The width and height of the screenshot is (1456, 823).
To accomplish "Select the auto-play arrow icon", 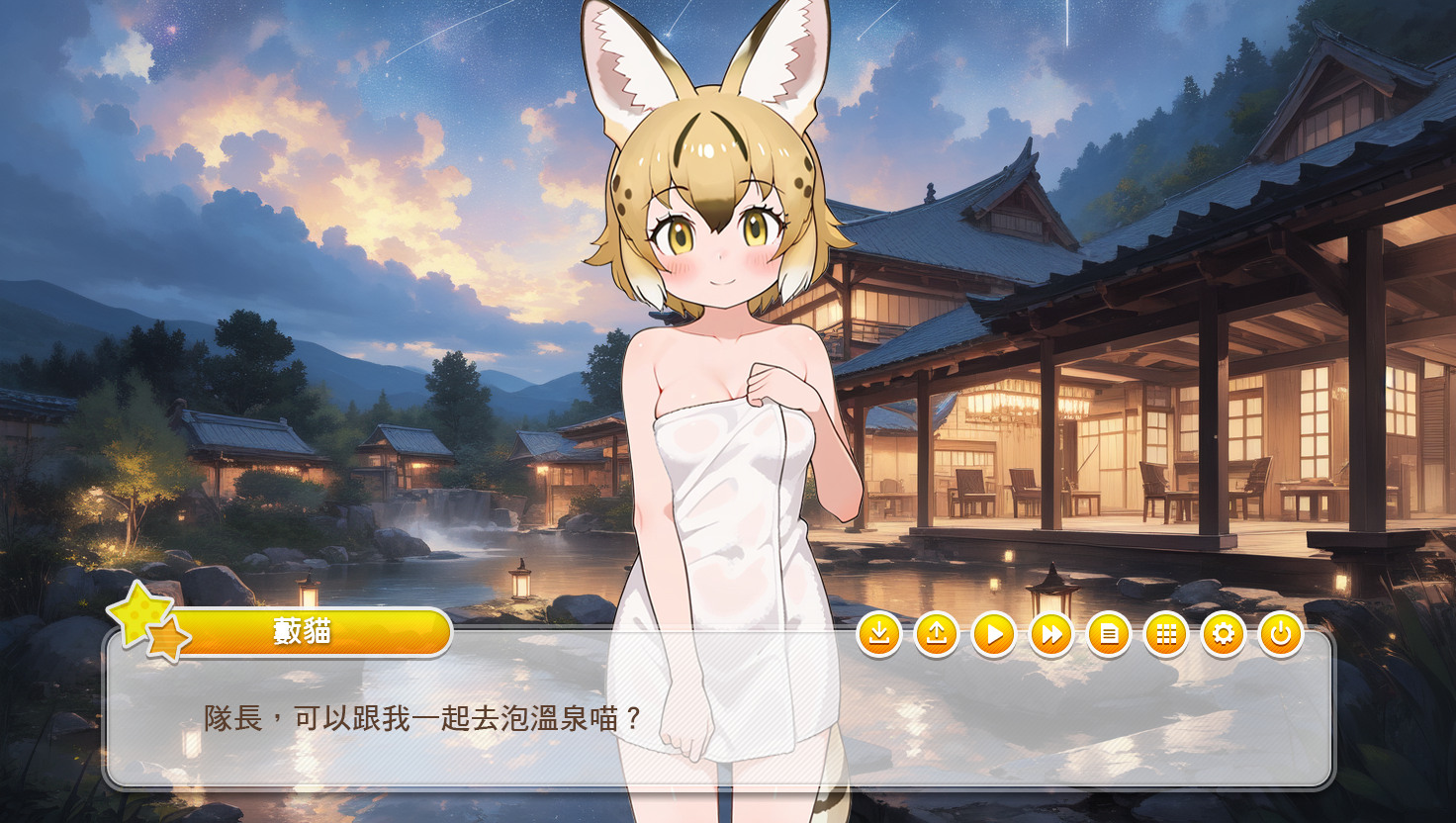I will tap(994, 634).
